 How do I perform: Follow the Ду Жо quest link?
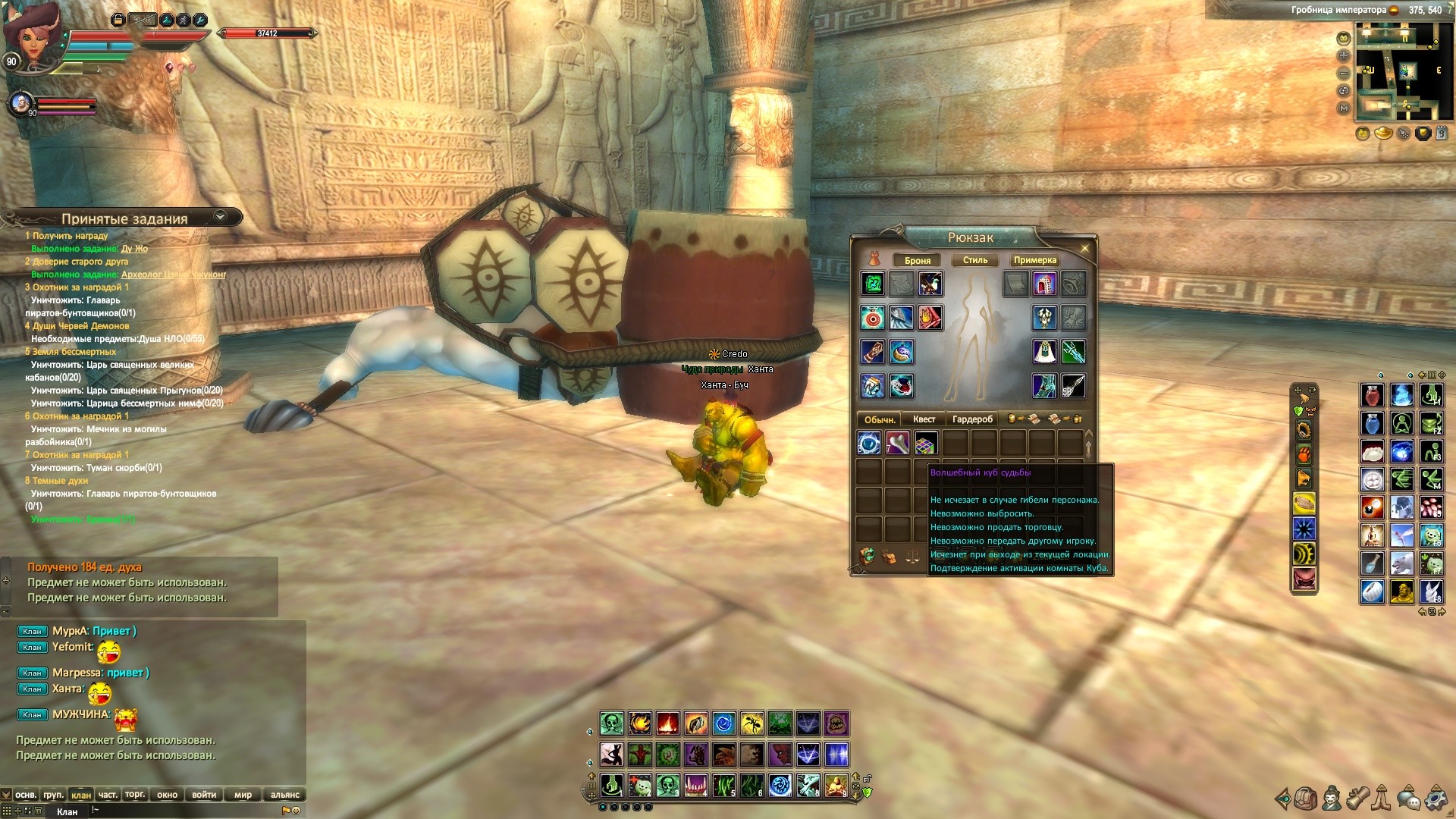click(x=134, y=249)
